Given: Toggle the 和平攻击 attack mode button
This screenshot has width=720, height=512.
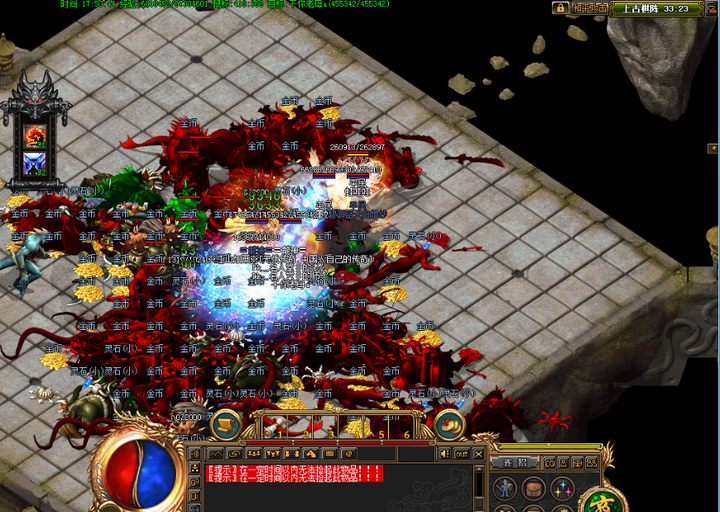Looking at the screenshot, I should pyautogui.click(x=588, y=8).
